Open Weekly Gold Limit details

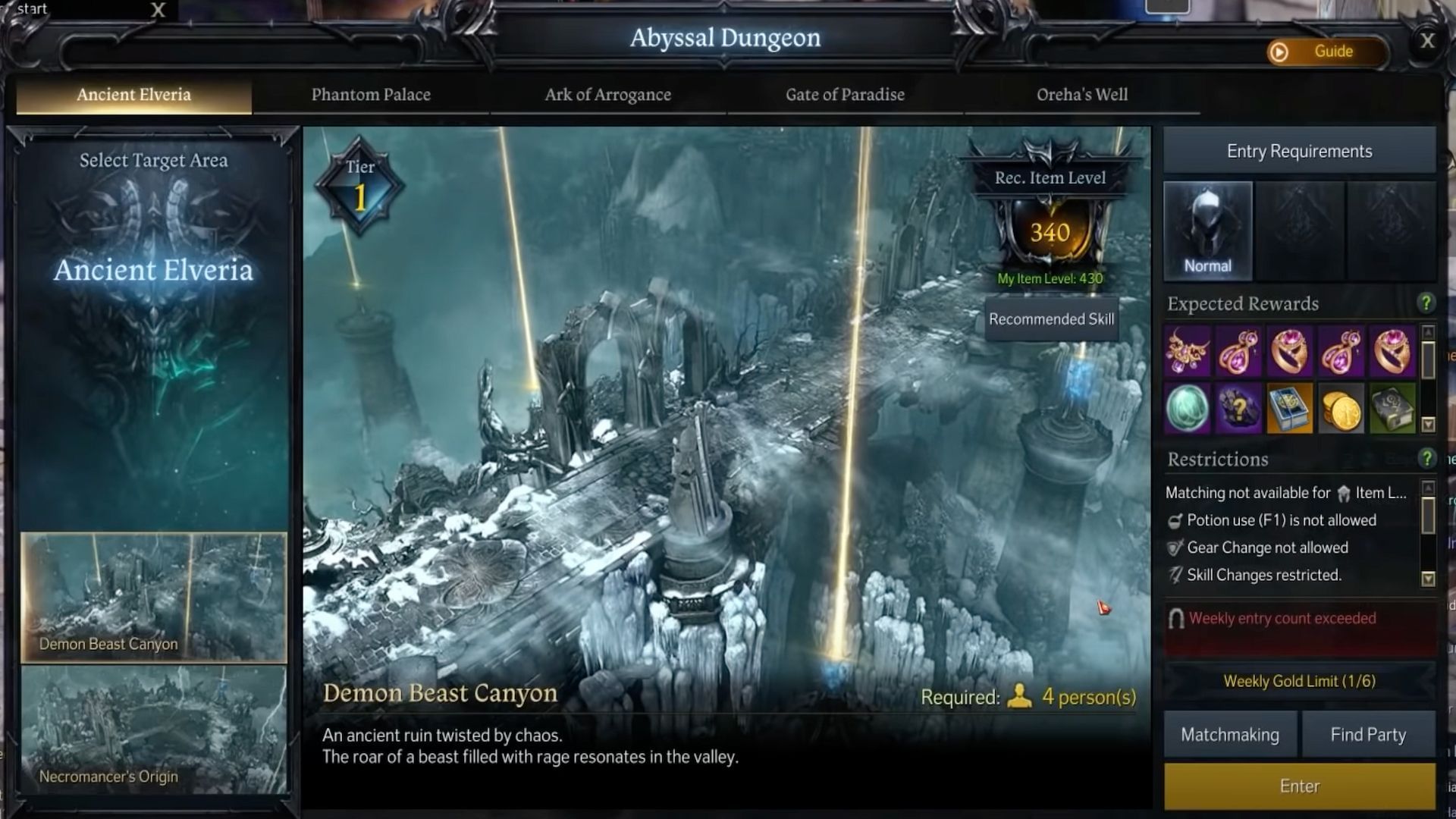coord(1299,681)
